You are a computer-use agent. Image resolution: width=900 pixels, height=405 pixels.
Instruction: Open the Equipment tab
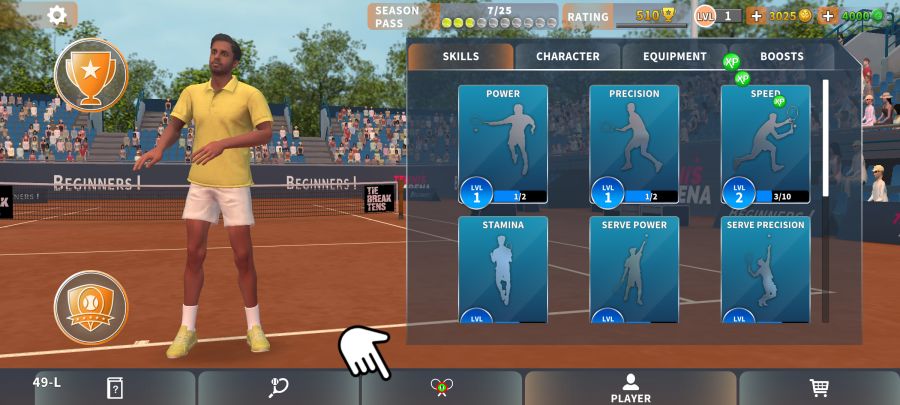(x=675, y=57)
